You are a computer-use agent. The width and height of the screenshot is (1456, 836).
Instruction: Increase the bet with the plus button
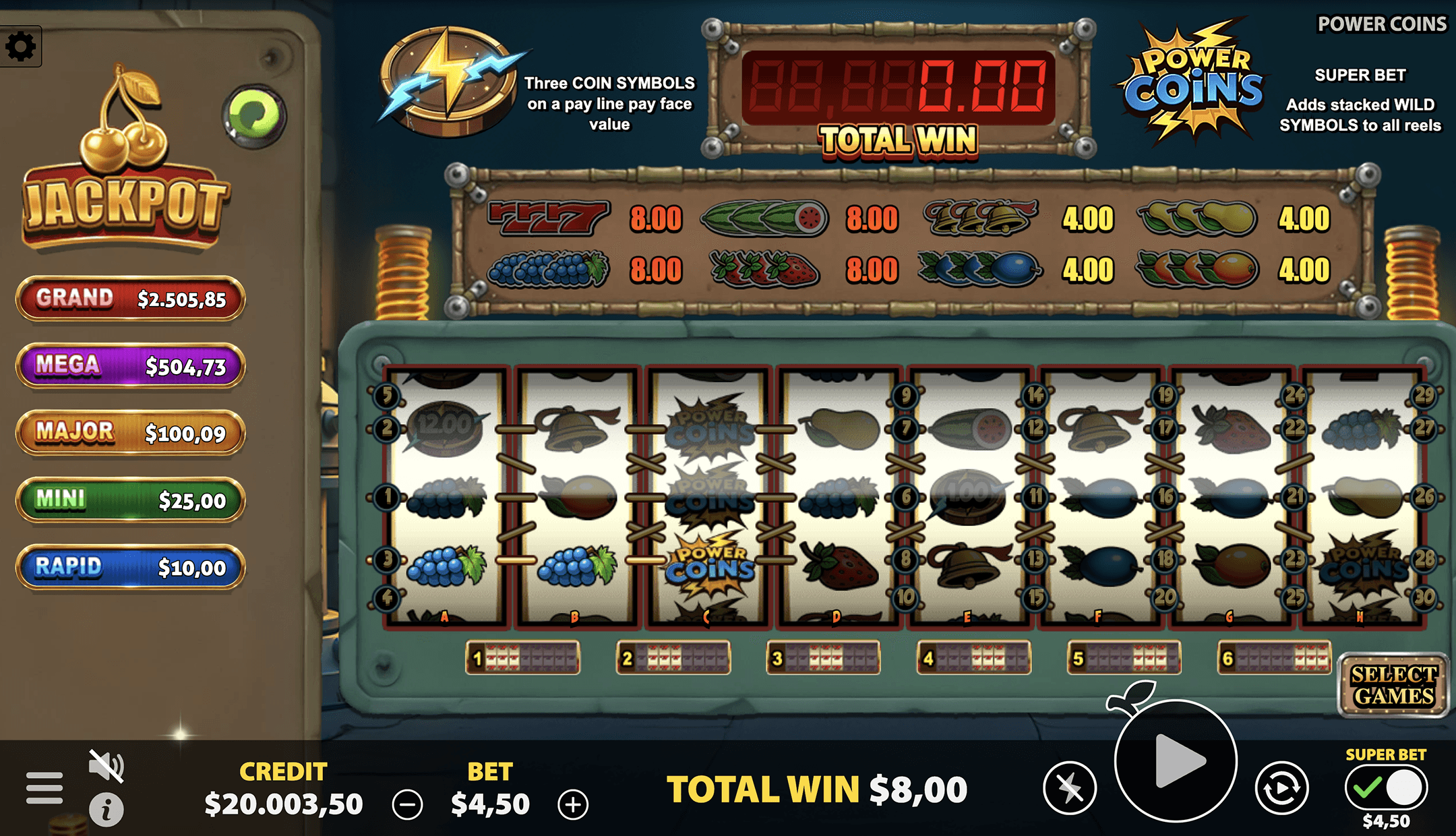574,803
